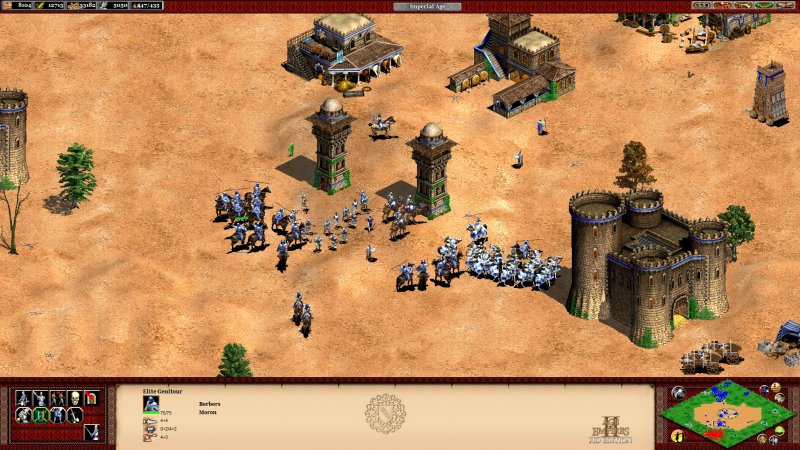Click the red helmet command icon
Screen dimensions: 800x450
pos(92,398)
